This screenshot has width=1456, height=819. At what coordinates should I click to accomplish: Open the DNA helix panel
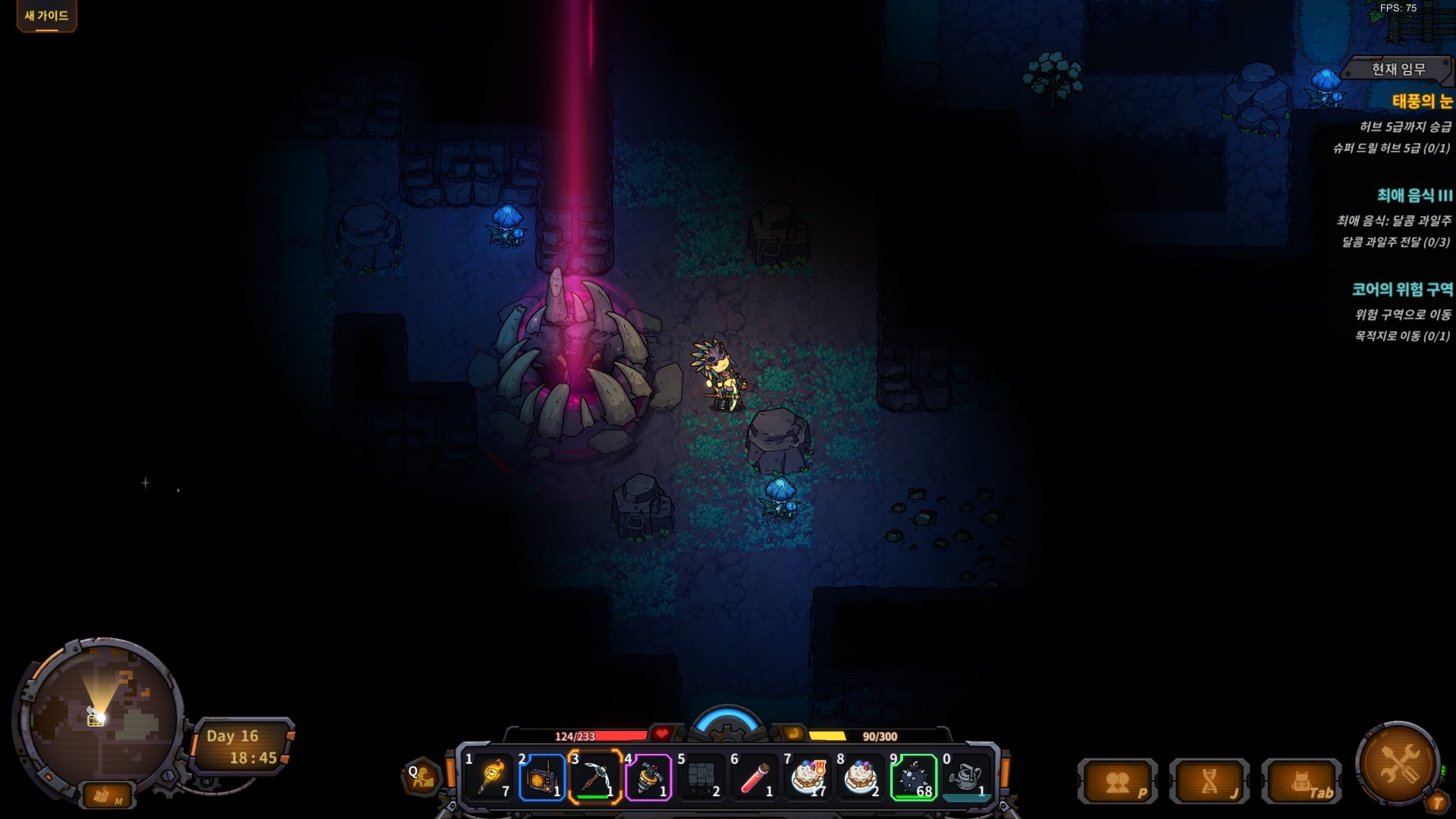click(x=1210, y=782)
